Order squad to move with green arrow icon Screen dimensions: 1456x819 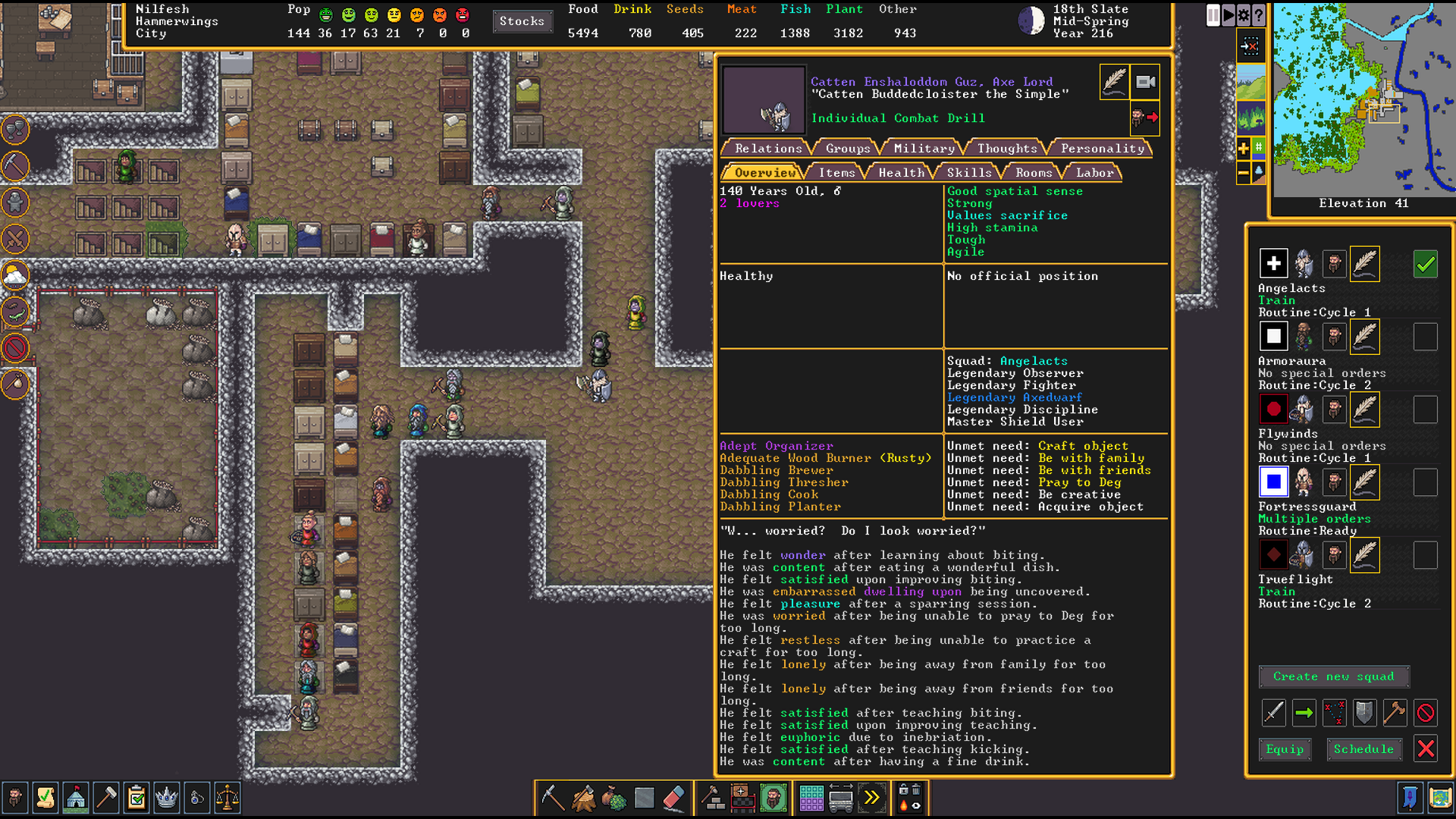click(1304, 713)
